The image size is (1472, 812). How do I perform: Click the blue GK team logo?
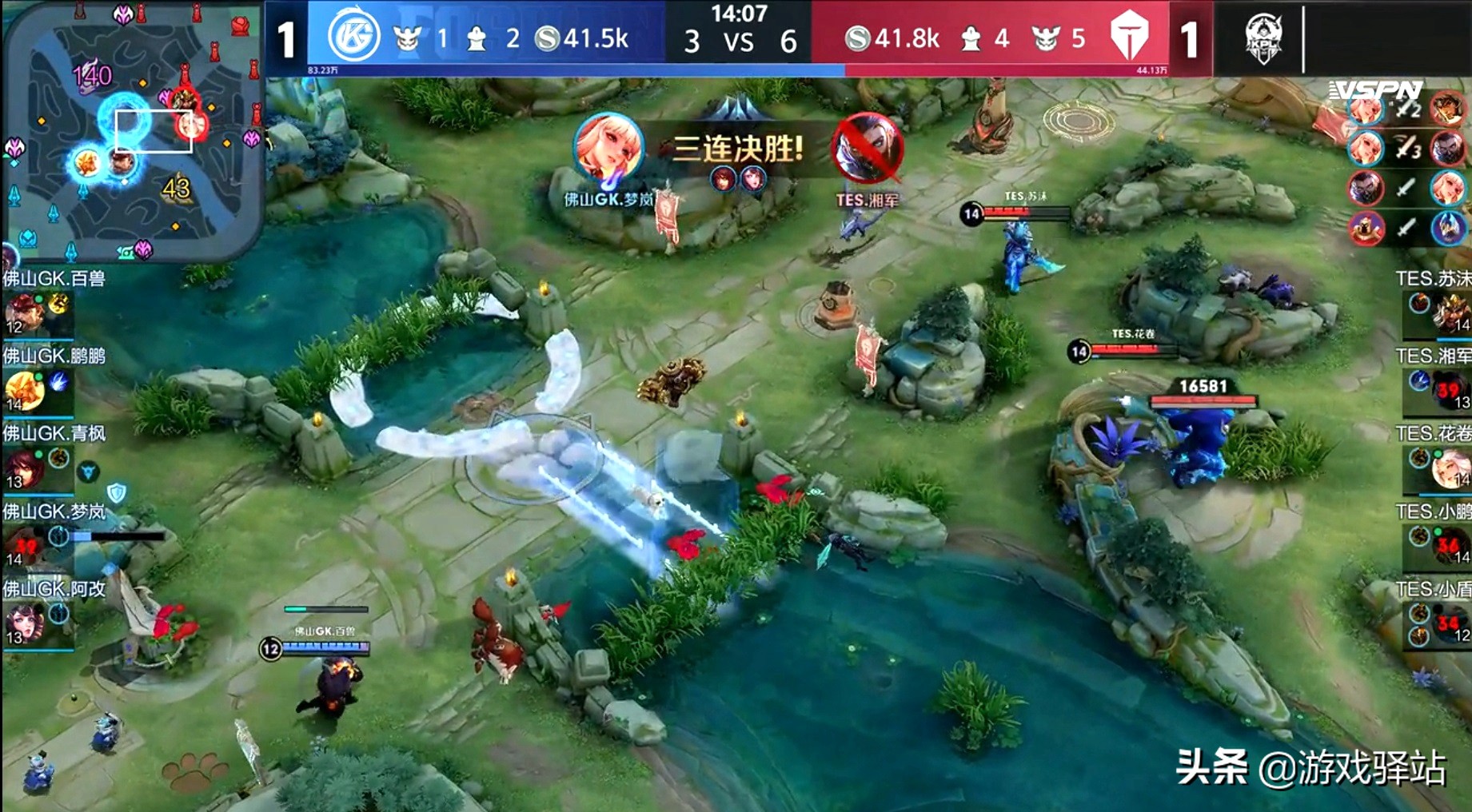pos(354,37)
